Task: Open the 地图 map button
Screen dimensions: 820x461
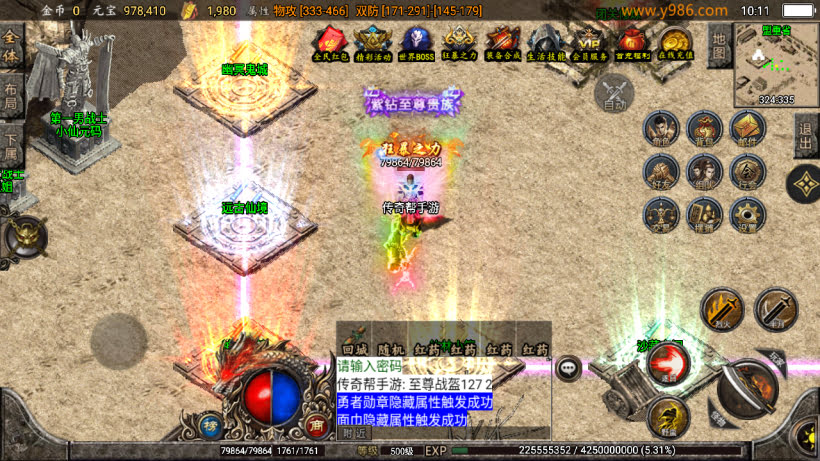Action: [x=719, y=44]
